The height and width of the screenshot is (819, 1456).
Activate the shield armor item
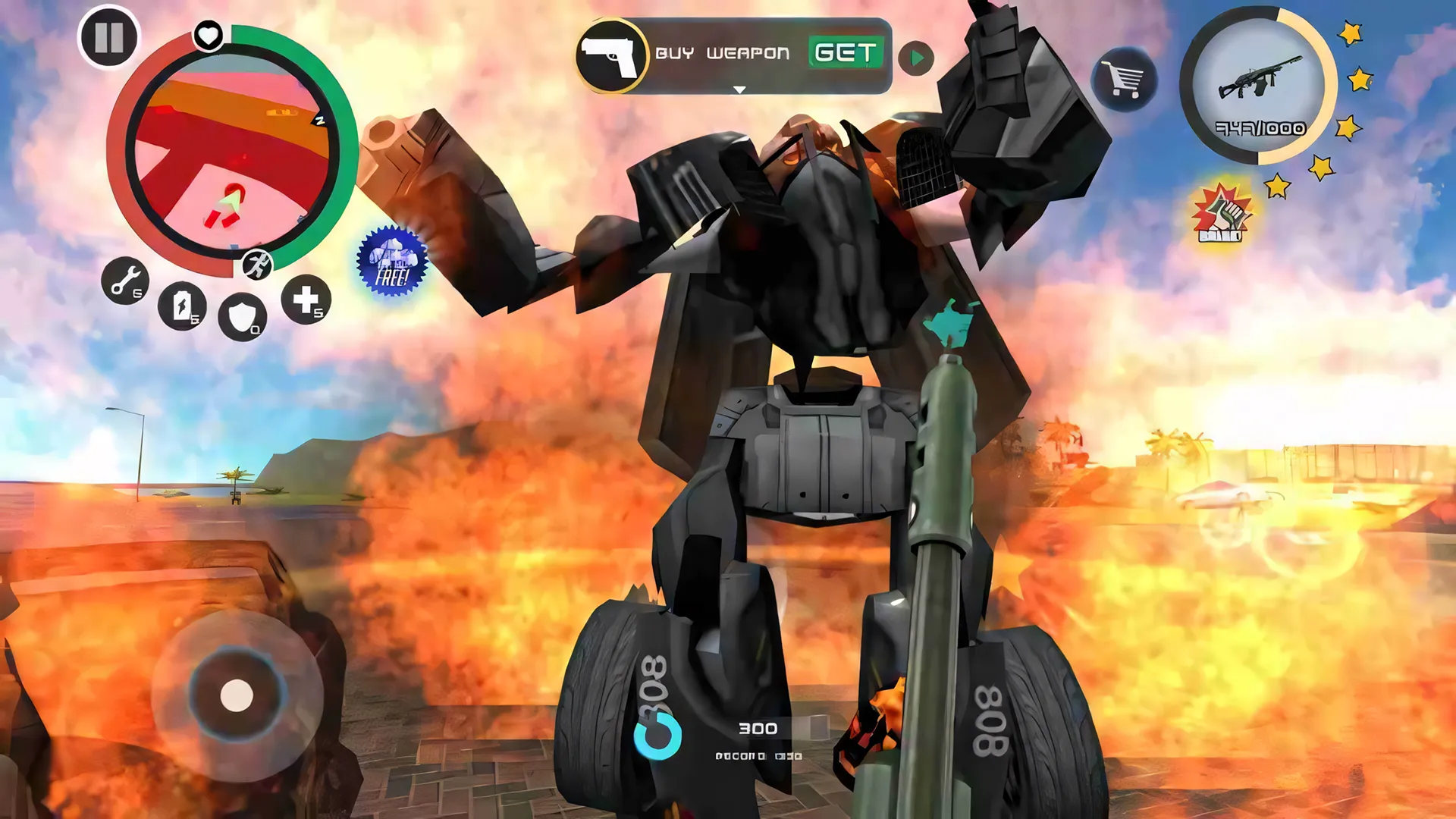[242, 316]
